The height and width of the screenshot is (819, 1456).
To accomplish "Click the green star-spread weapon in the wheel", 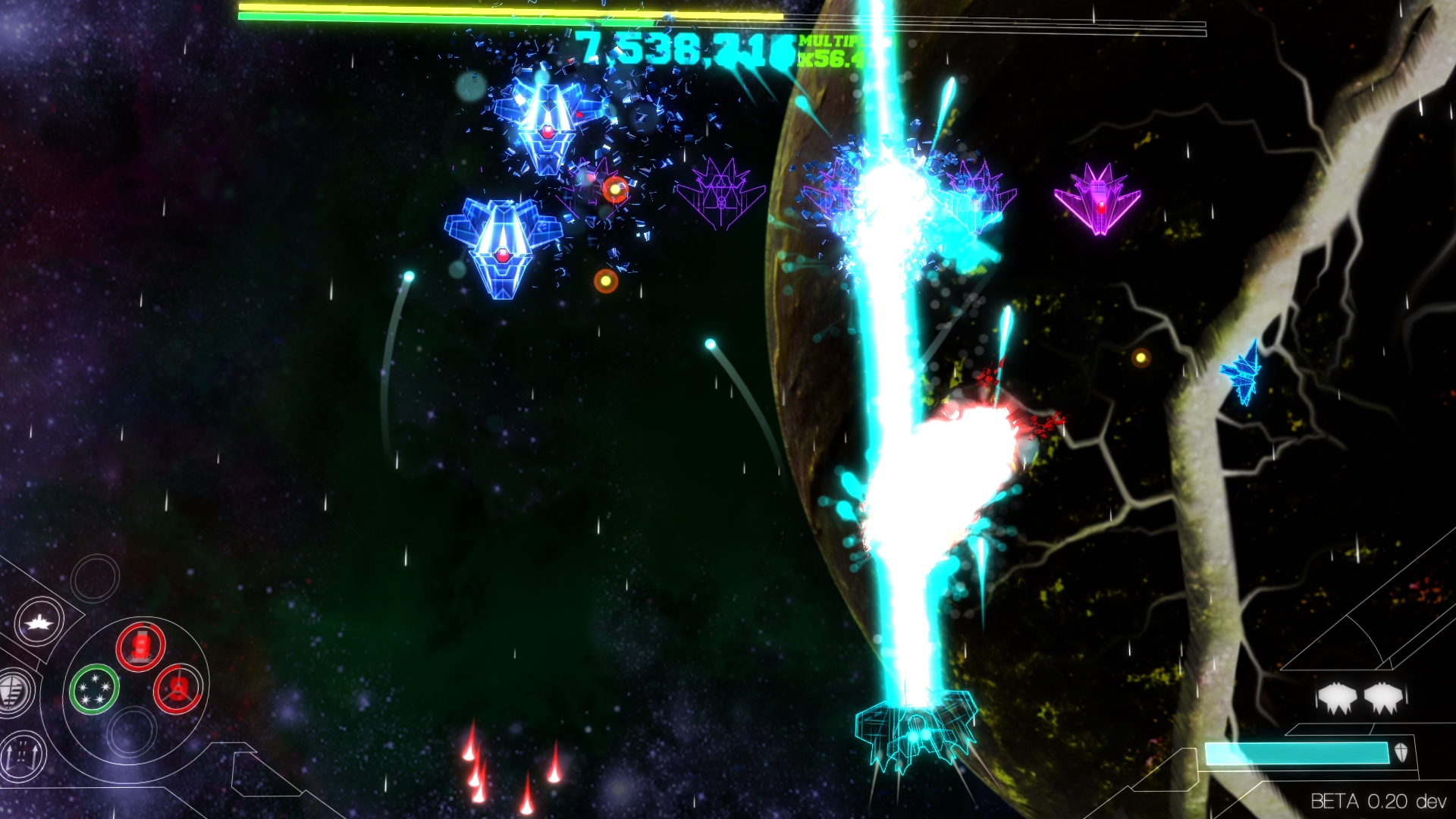I will [93, 689].
